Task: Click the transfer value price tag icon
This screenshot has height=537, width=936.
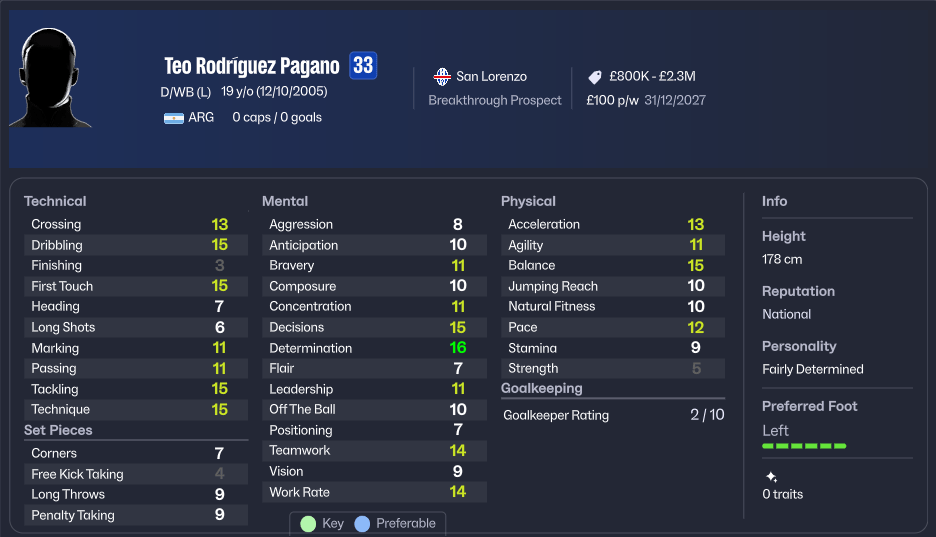Action: click(594, 76)
